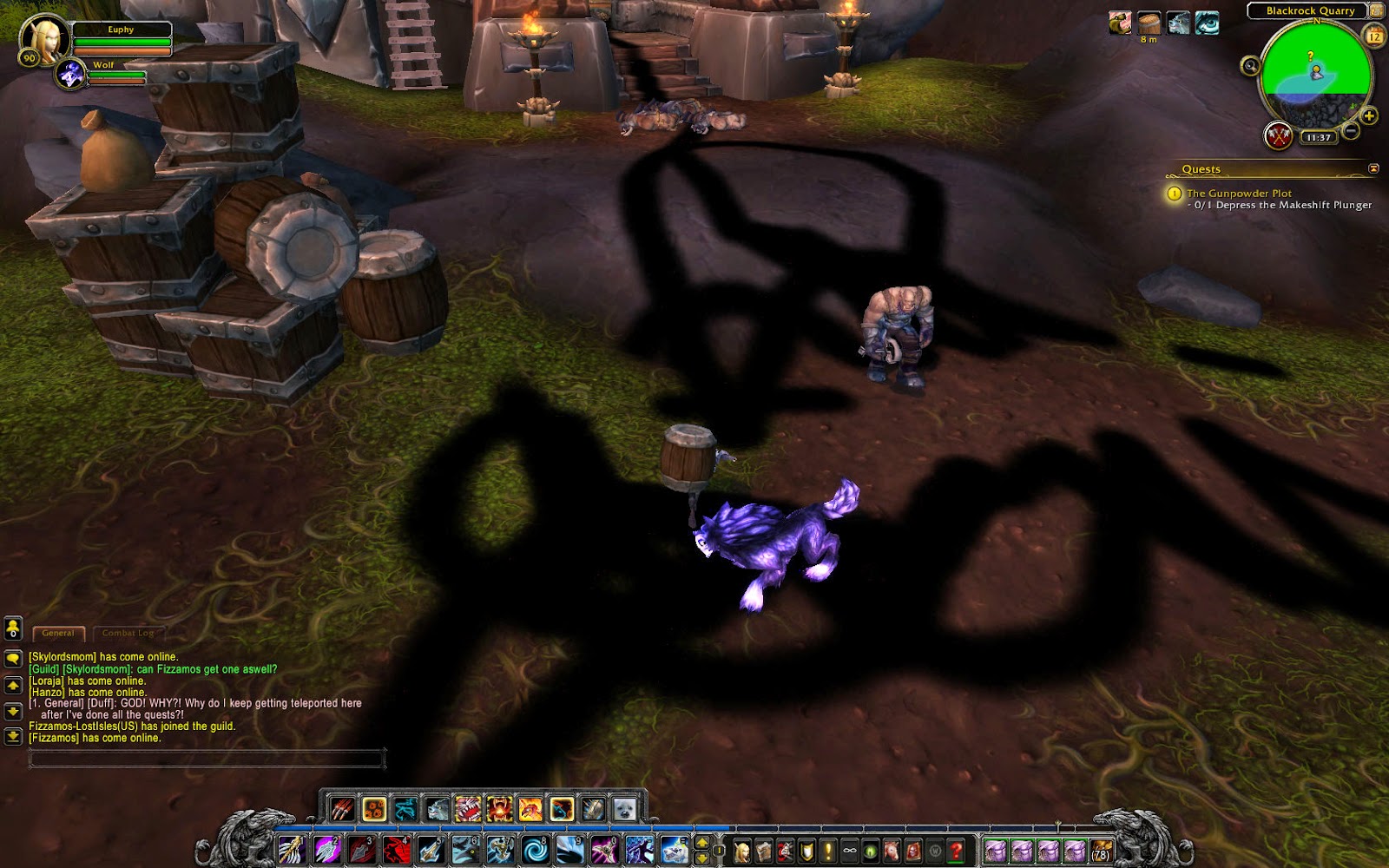The width and height of the screenshot is (1389, 868).
Task: Collapse the Quests objective tracker
Action: 1373,168
